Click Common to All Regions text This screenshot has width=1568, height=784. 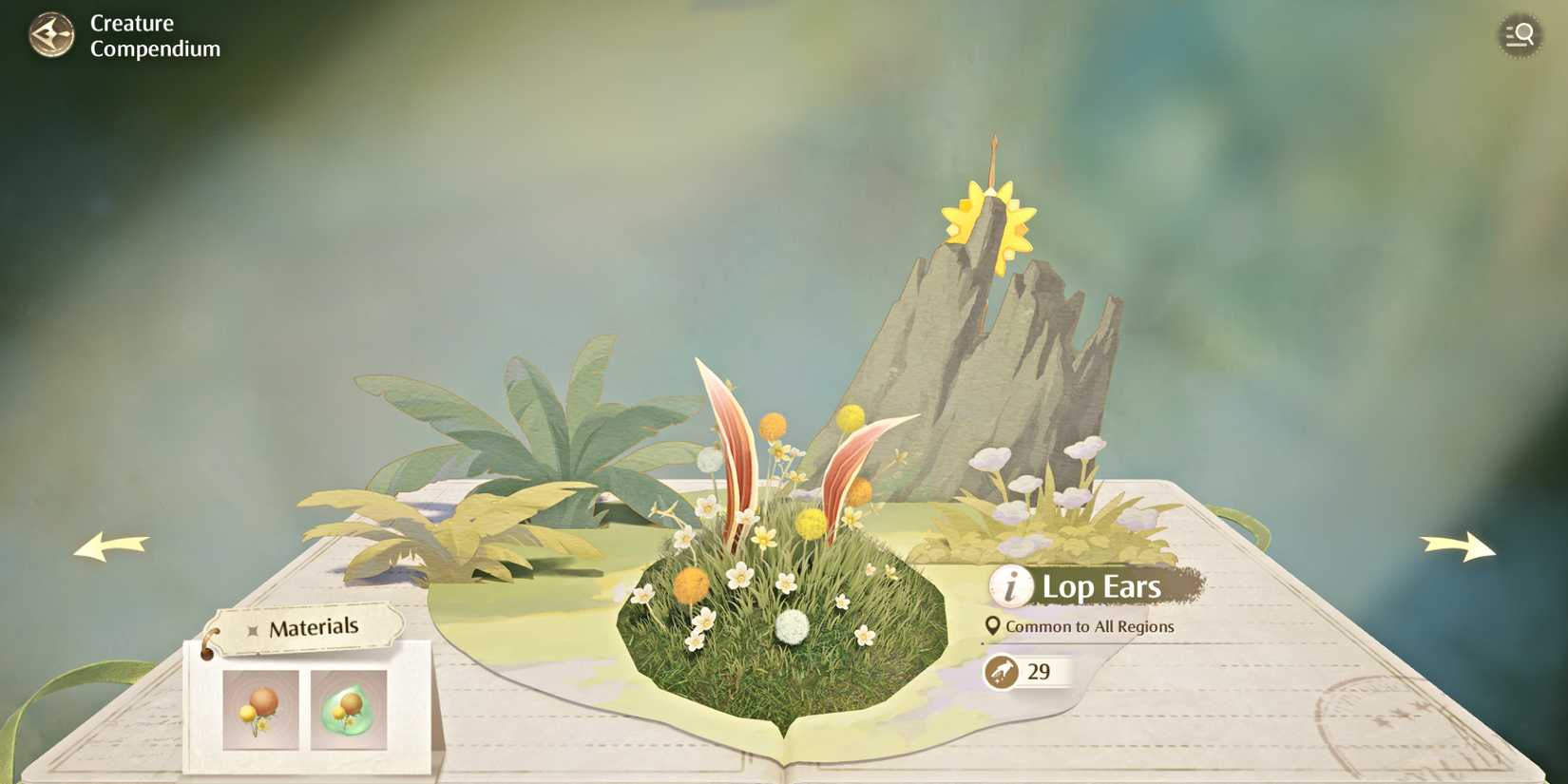[1091, 626]
